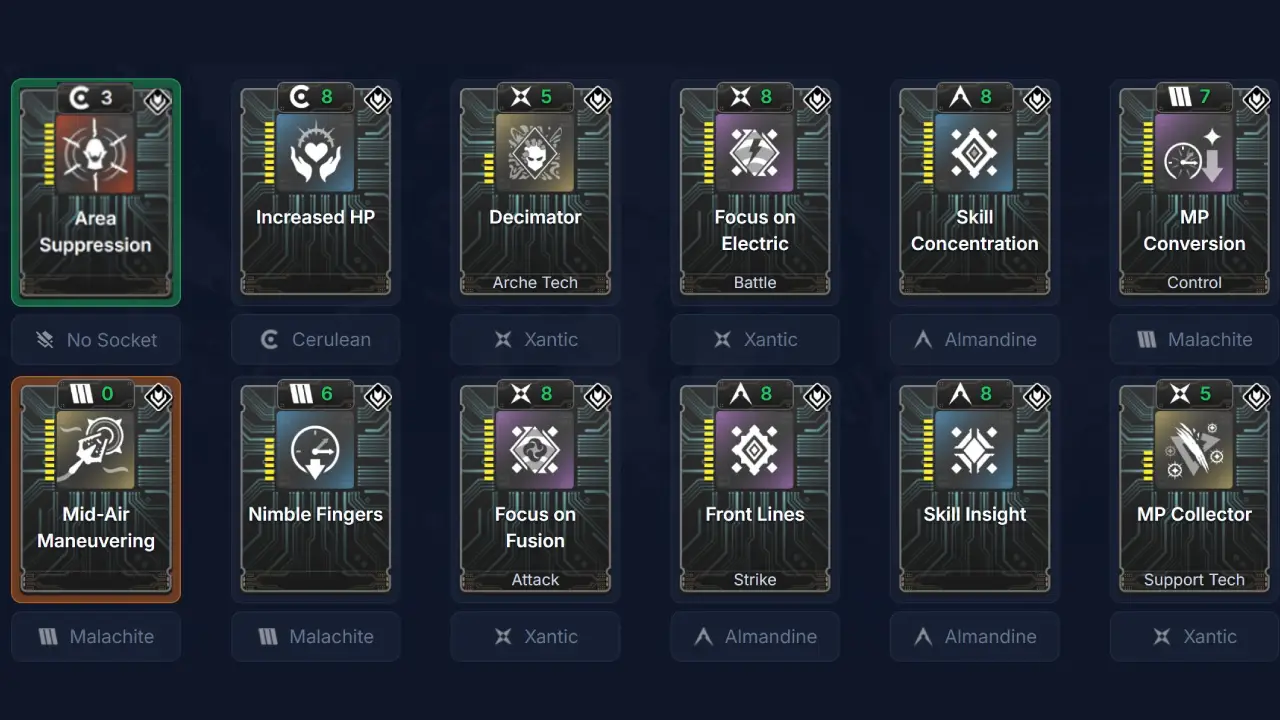Select the Area Suppression skull icon
The image size is (1280, 720).
tap(96, 153)
